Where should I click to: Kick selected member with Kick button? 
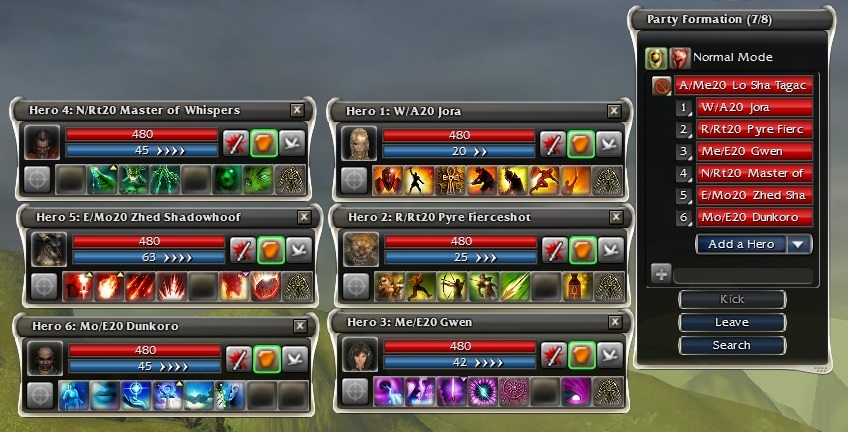732,300
